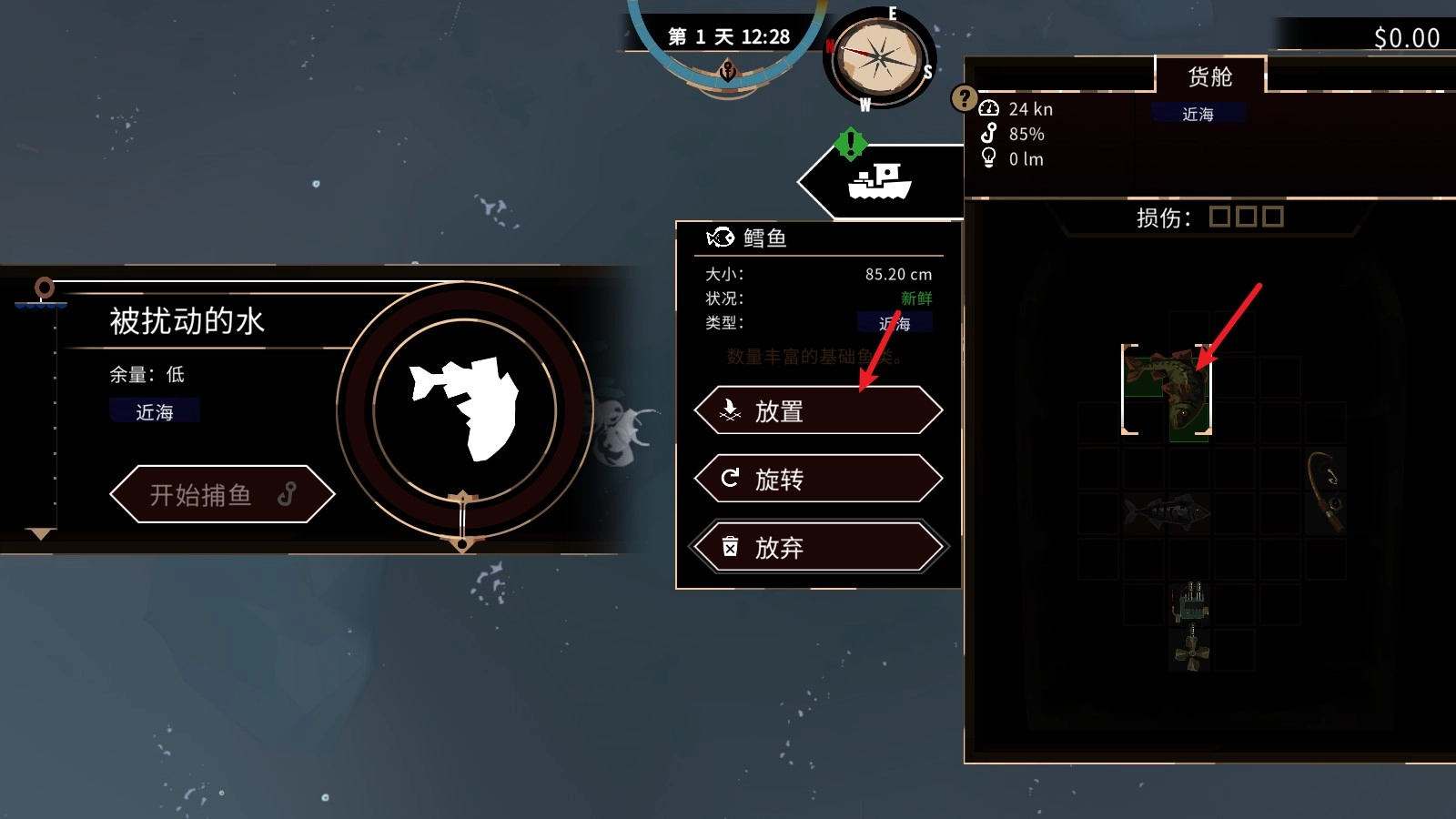
Task: Click the question mark help icon
Action: pyautogui.click(x=964, y=97)
